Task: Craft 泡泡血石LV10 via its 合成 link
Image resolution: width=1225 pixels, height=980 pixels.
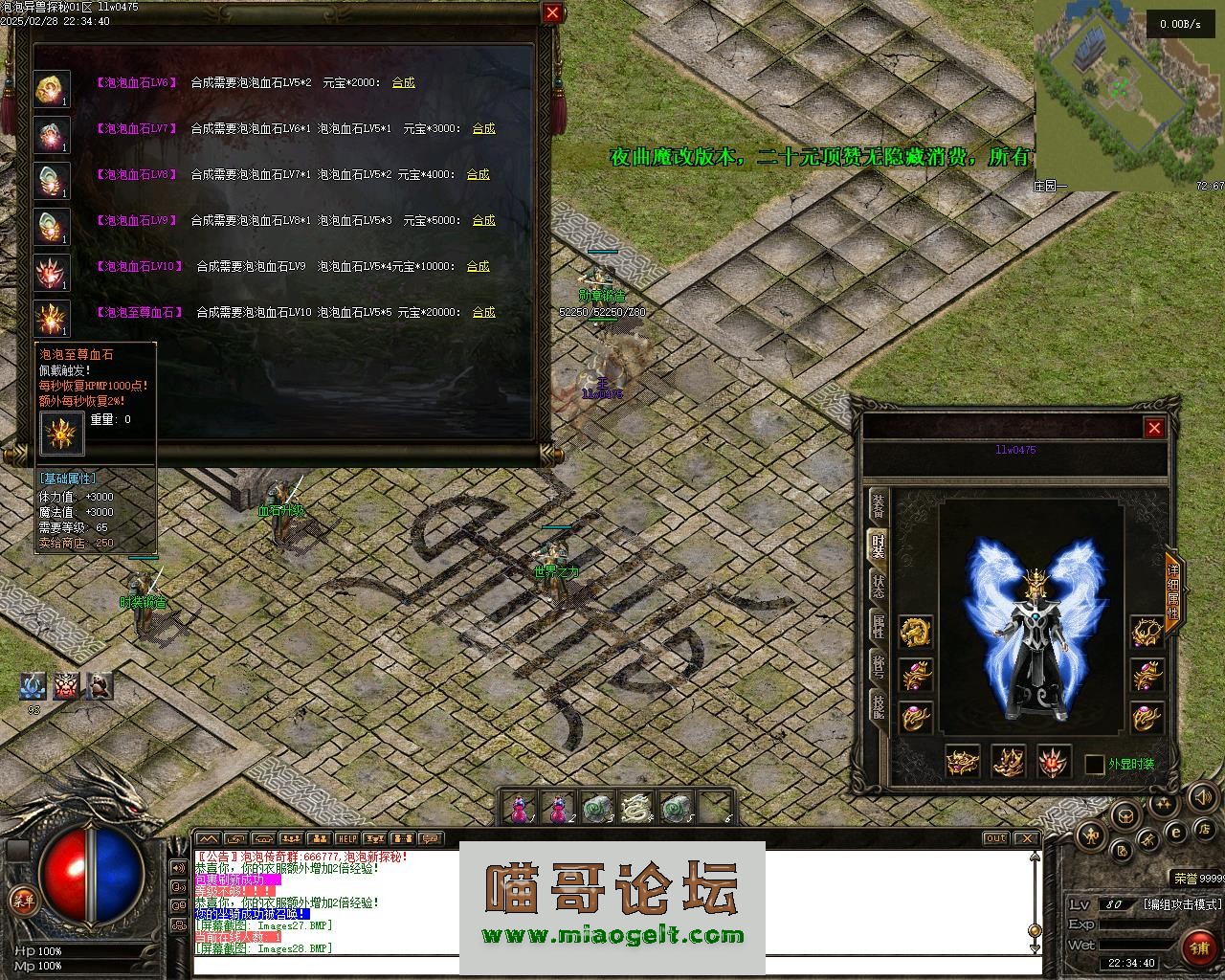Action: pyautogui.click(x=478, y=266)
